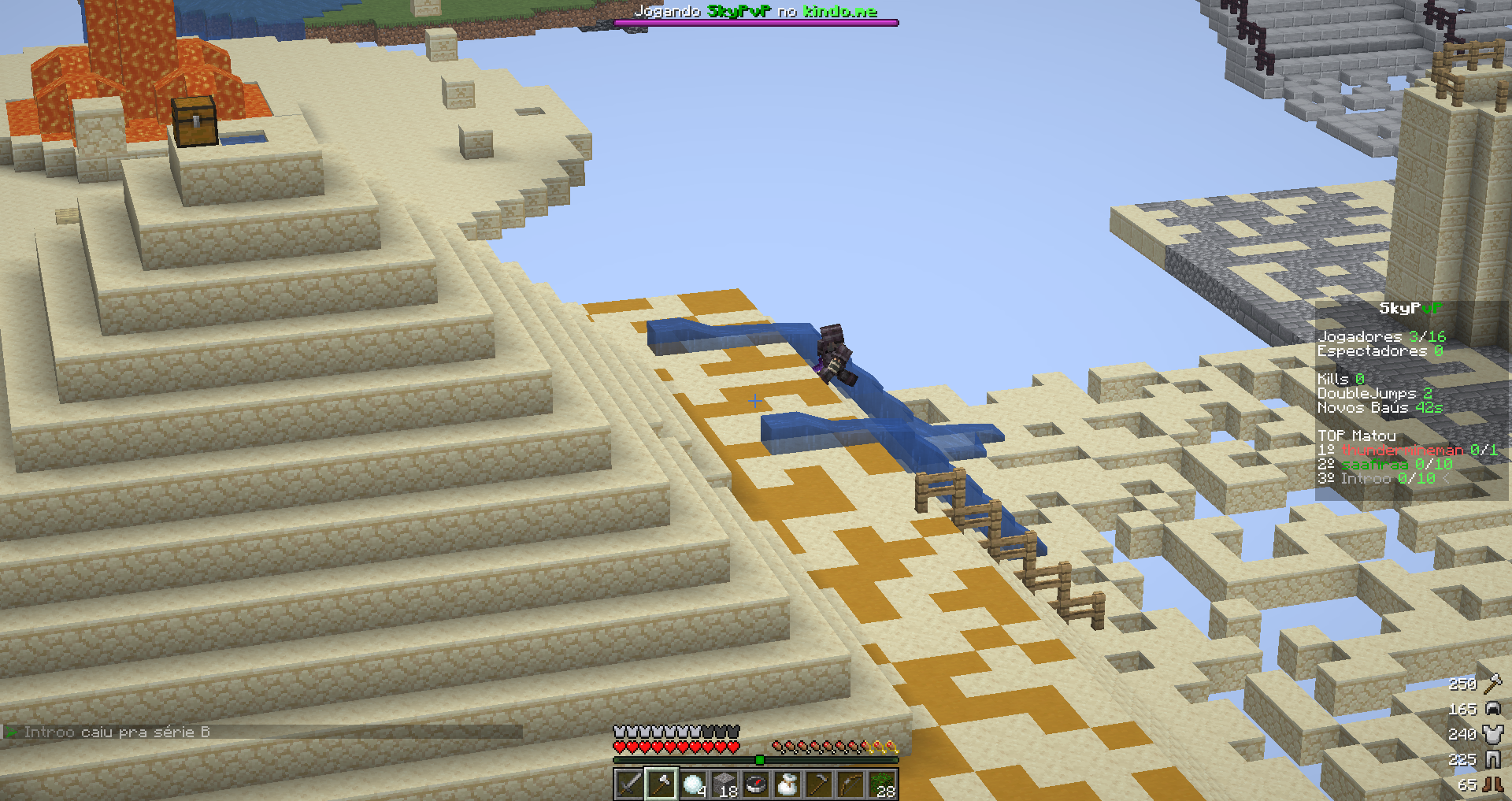The height and width of the screenshot is (801, 1512).
Task: Click the iron leggings durability icon
Action: (x=1492, y=759)
